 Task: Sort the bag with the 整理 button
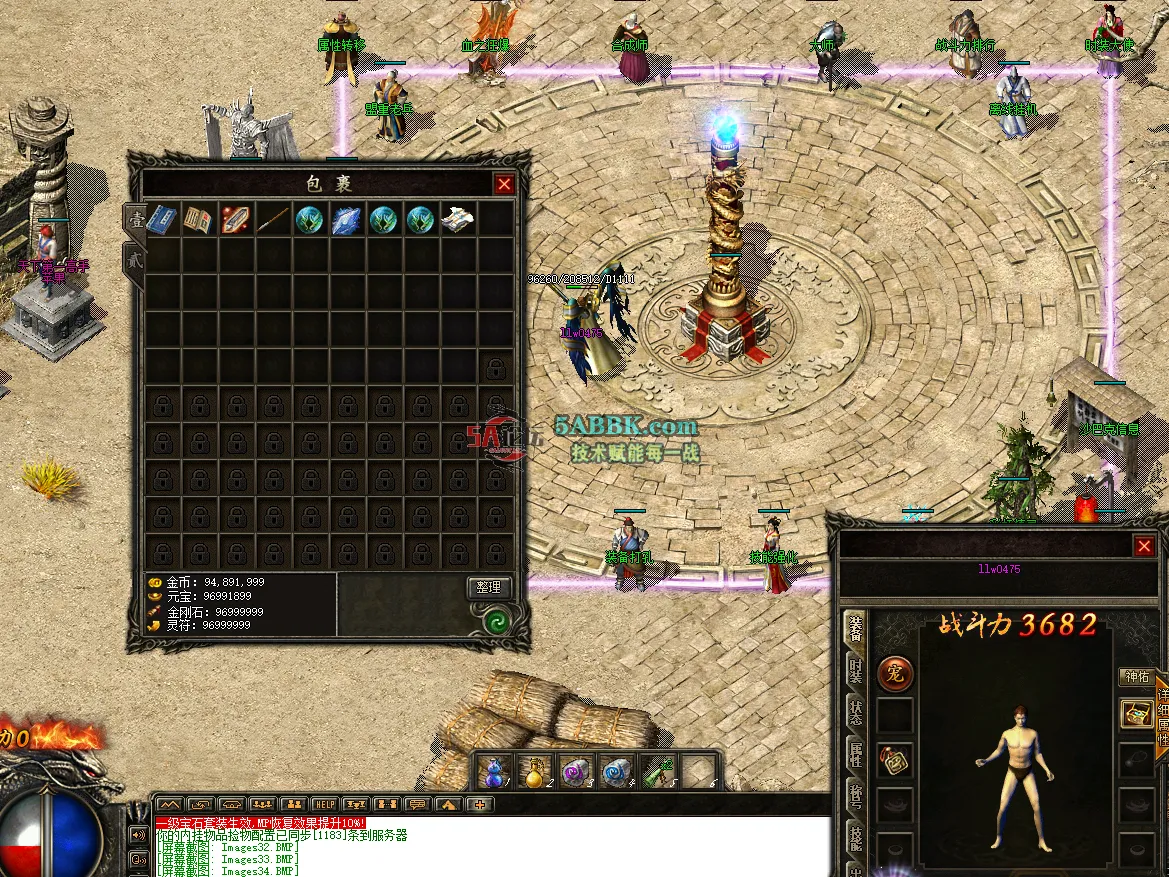489,587
